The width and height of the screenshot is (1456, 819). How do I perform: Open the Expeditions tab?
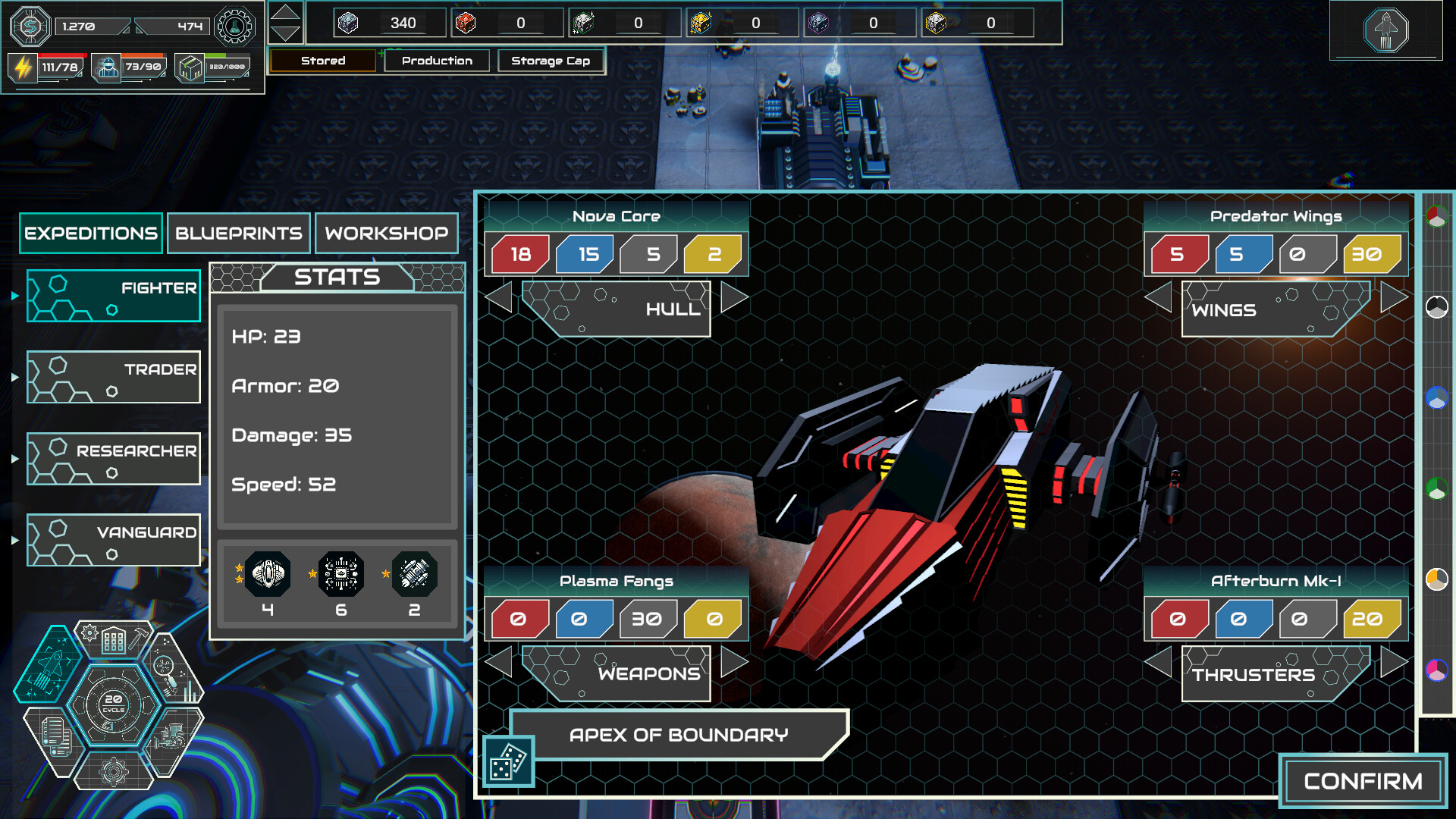91,233
